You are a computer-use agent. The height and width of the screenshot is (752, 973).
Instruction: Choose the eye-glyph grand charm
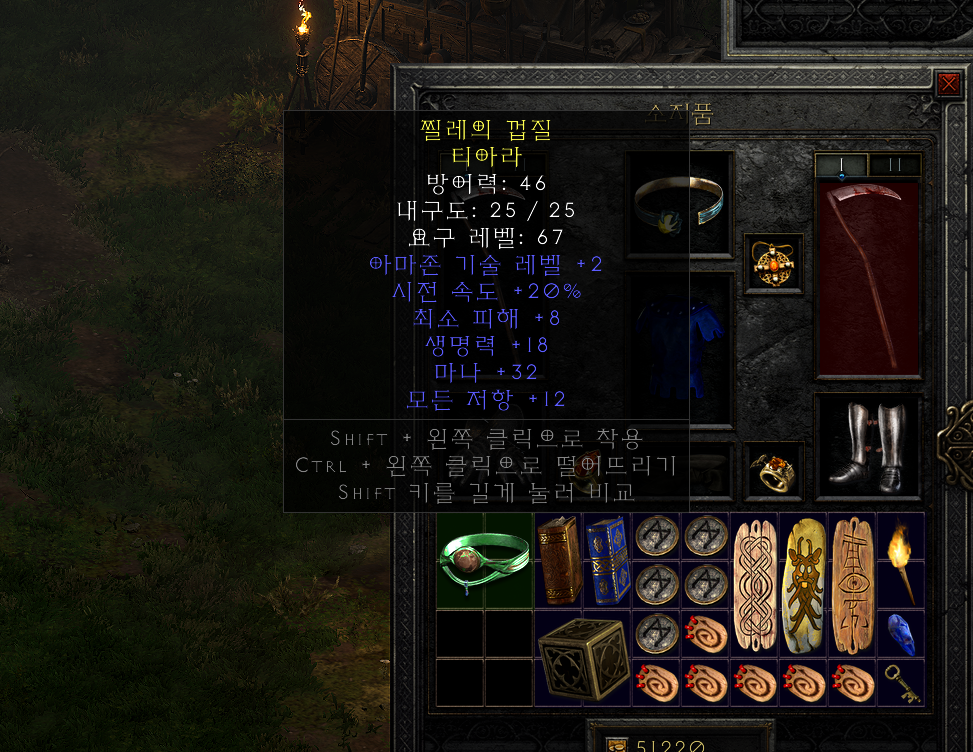[x=852, y=584]
